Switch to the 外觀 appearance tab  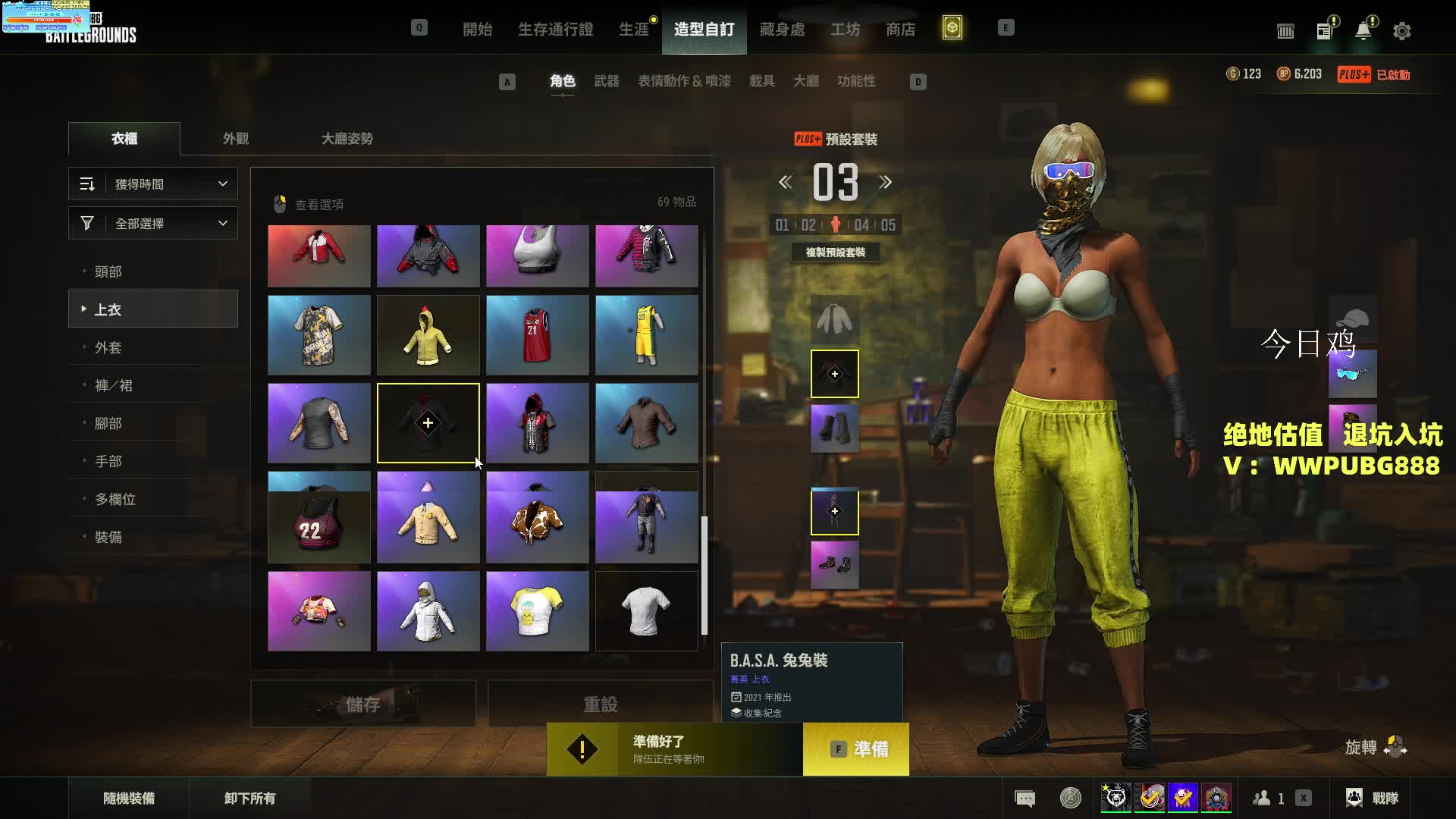(x=235, y=139)
